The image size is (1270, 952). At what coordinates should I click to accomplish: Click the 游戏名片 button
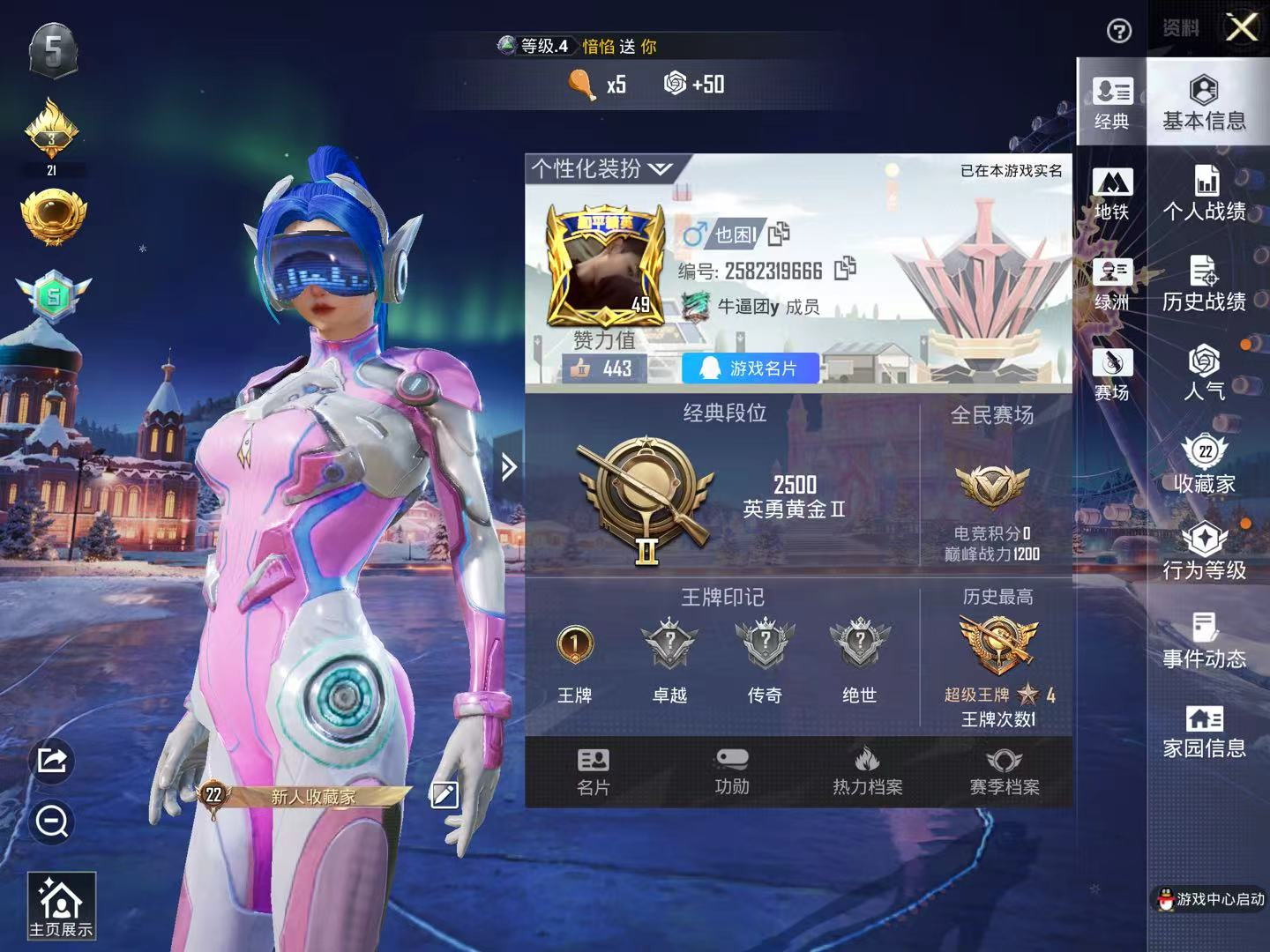pos(751,368)
